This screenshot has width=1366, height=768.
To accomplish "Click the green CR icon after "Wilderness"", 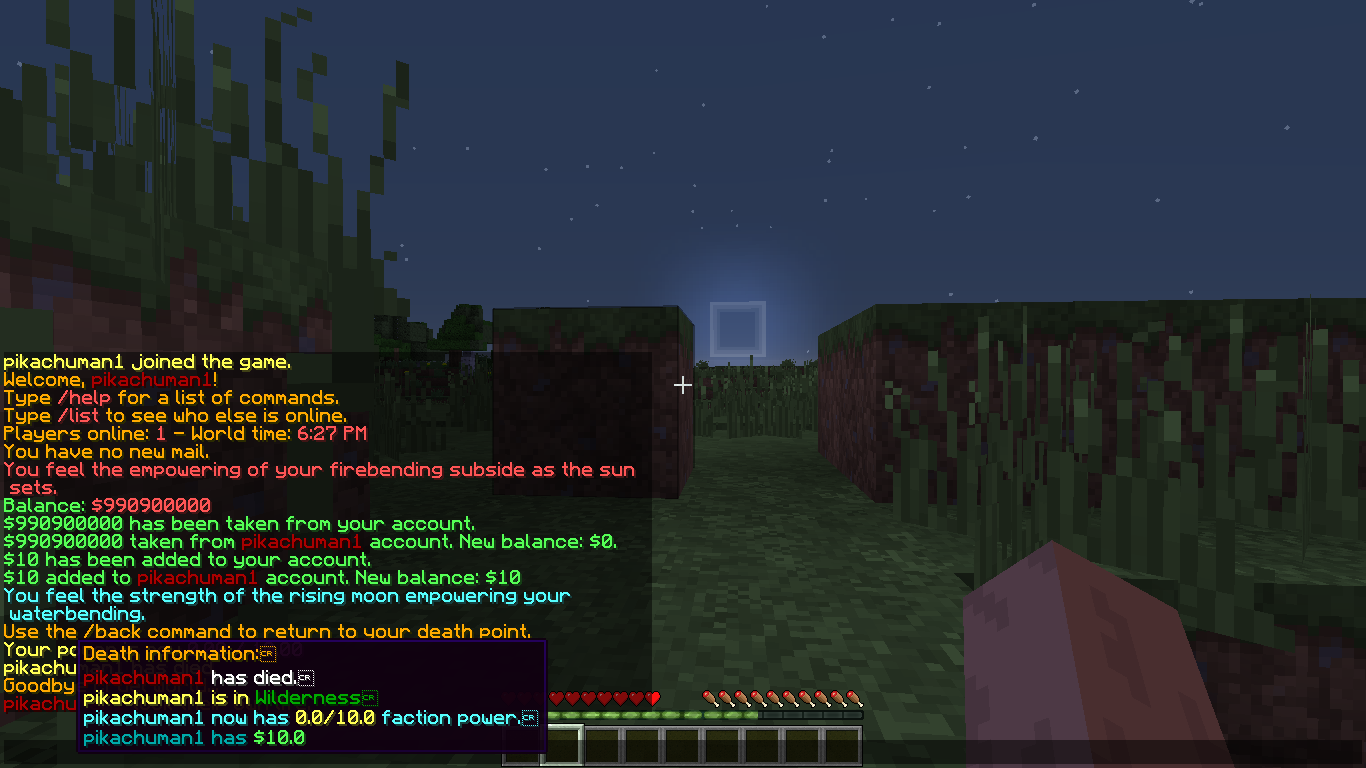I will coord(372,697).
